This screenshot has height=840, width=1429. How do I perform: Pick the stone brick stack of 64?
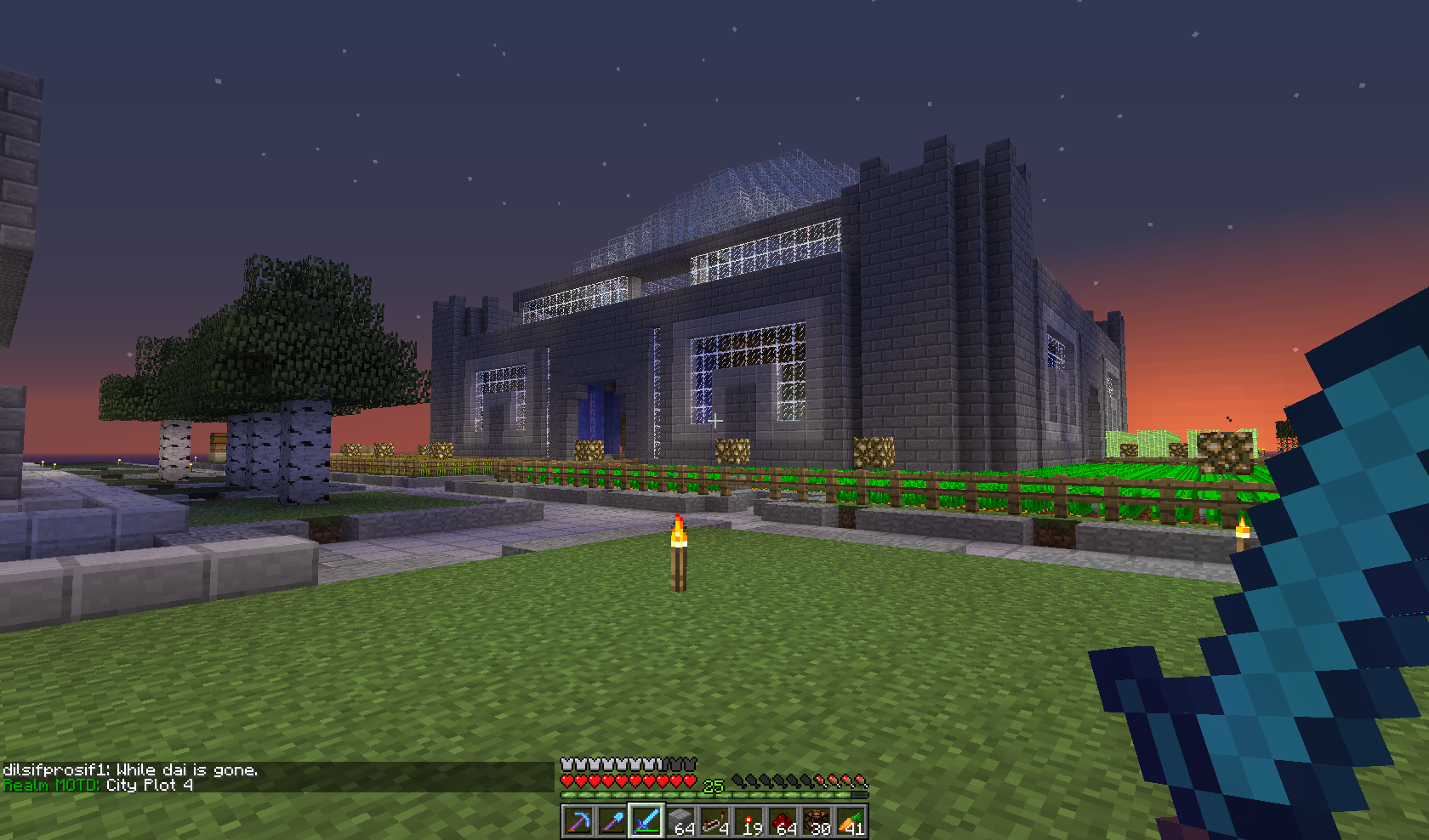680,821
